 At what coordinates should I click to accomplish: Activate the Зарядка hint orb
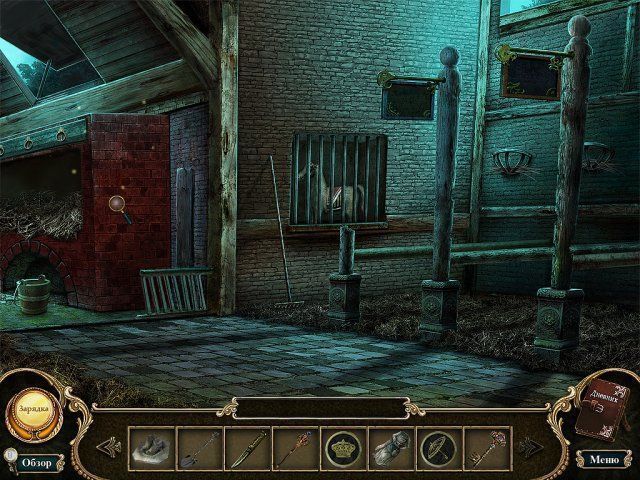pyautogui.click(x=32, y=409)
